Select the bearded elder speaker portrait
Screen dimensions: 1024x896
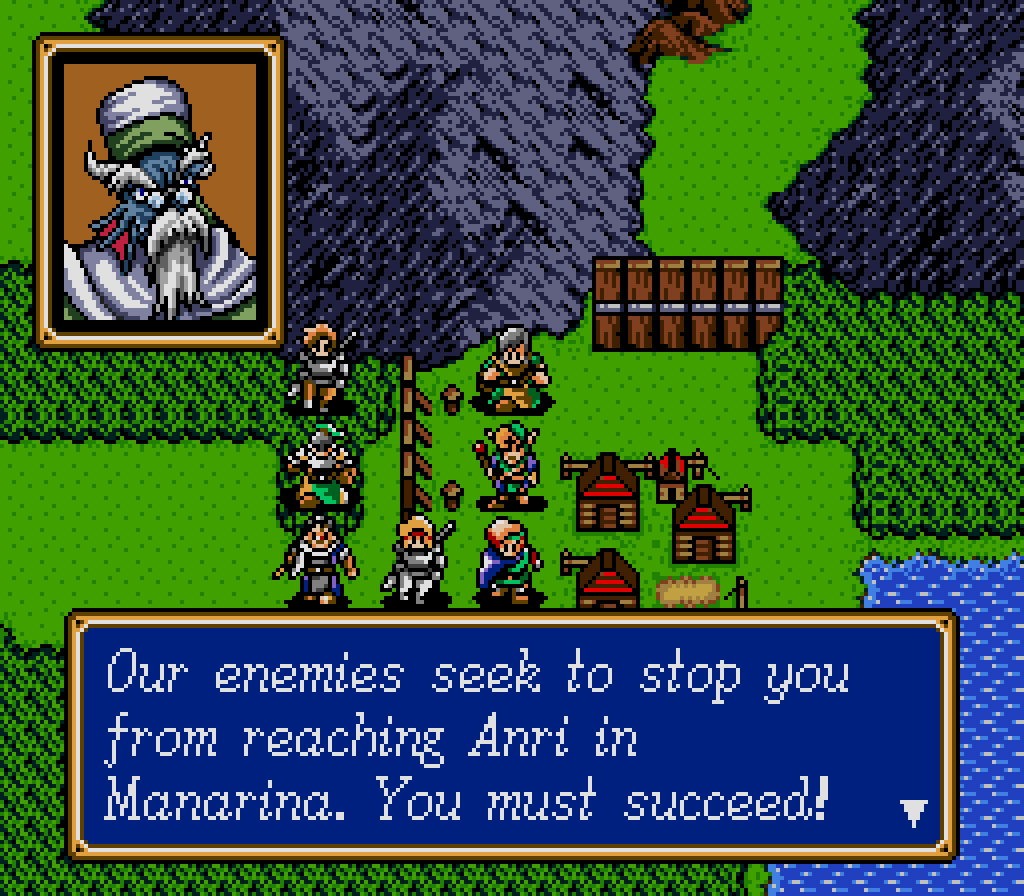(x=160, y=191)
